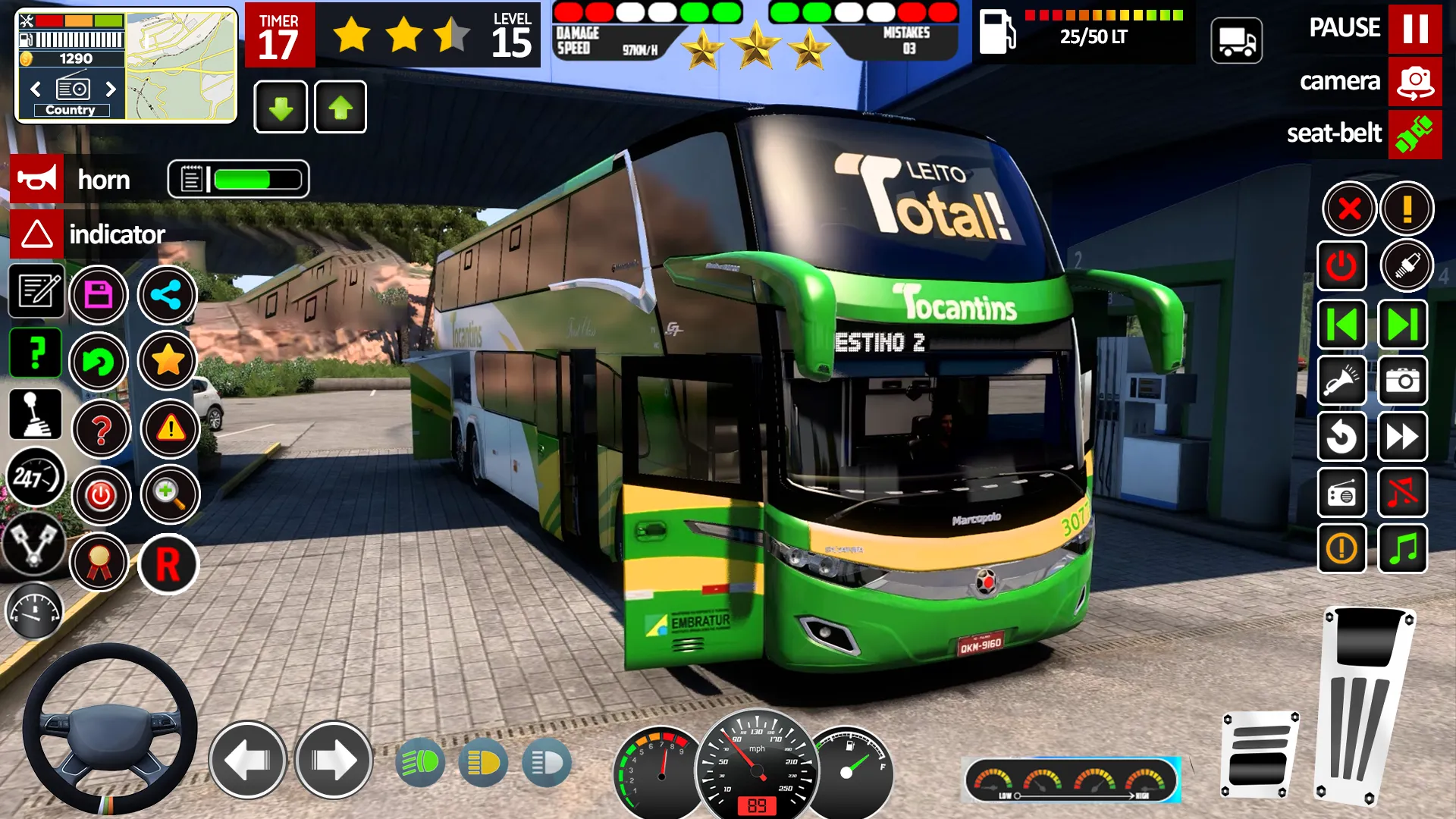Open the magnifier zoom-in icon
Viewport: 1456px width, 819px height.
click(x=169, y=495)
